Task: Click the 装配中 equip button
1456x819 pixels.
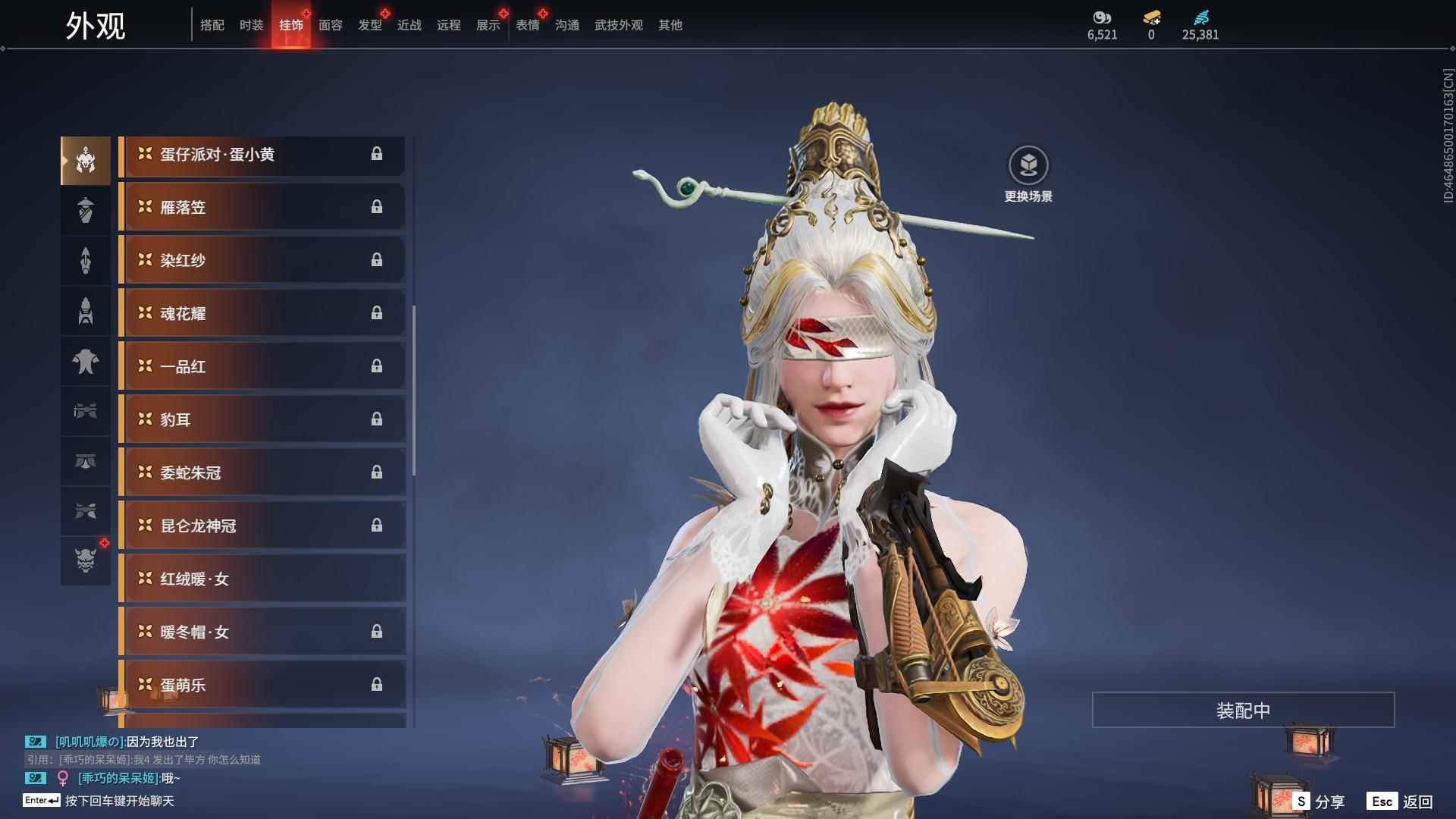Action: [1243, 710]
